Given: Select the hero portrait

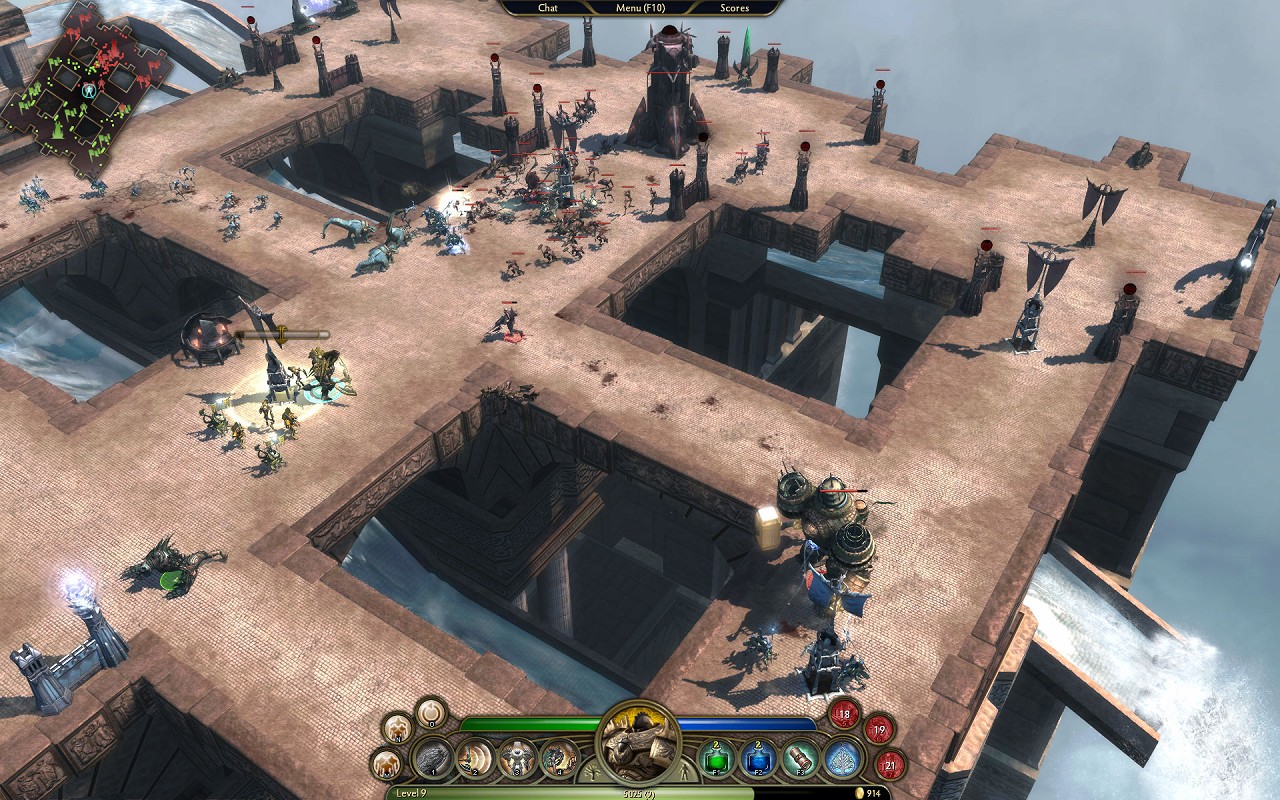Looking at the screenshot, I should pyautogui.click(x=638, y=741).
